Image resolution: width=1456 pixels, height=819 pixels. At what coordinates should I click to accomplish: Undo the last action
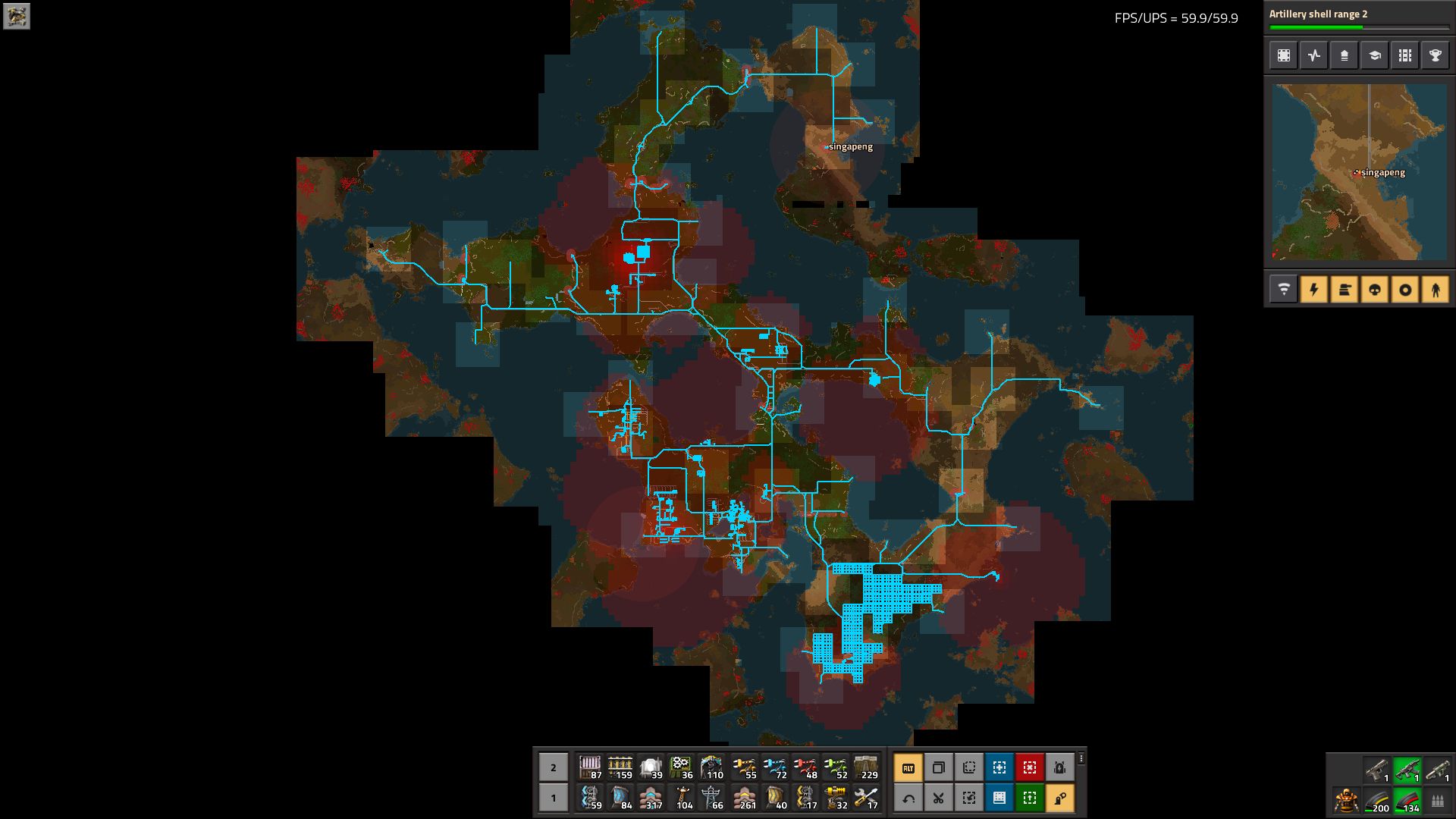click(908, 798)
